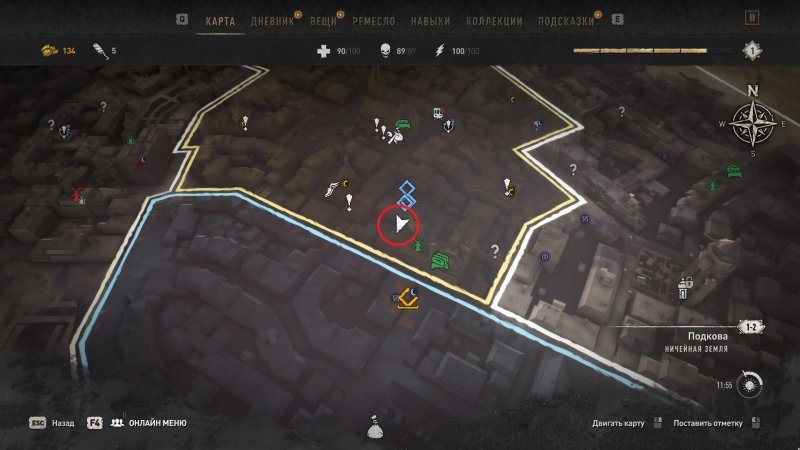Click the white player arrow in red circle
This screenshot has height=450, width=800.
coord(399,225)
